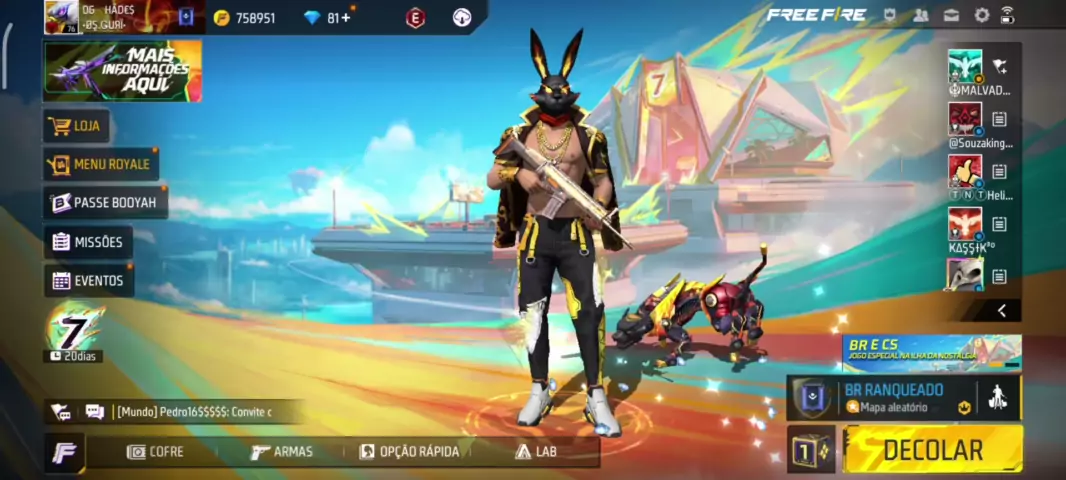Open the ARMAS tab
Image resolution: width=1066 pixels, height=480 pixels.
(x=282, y=452)
